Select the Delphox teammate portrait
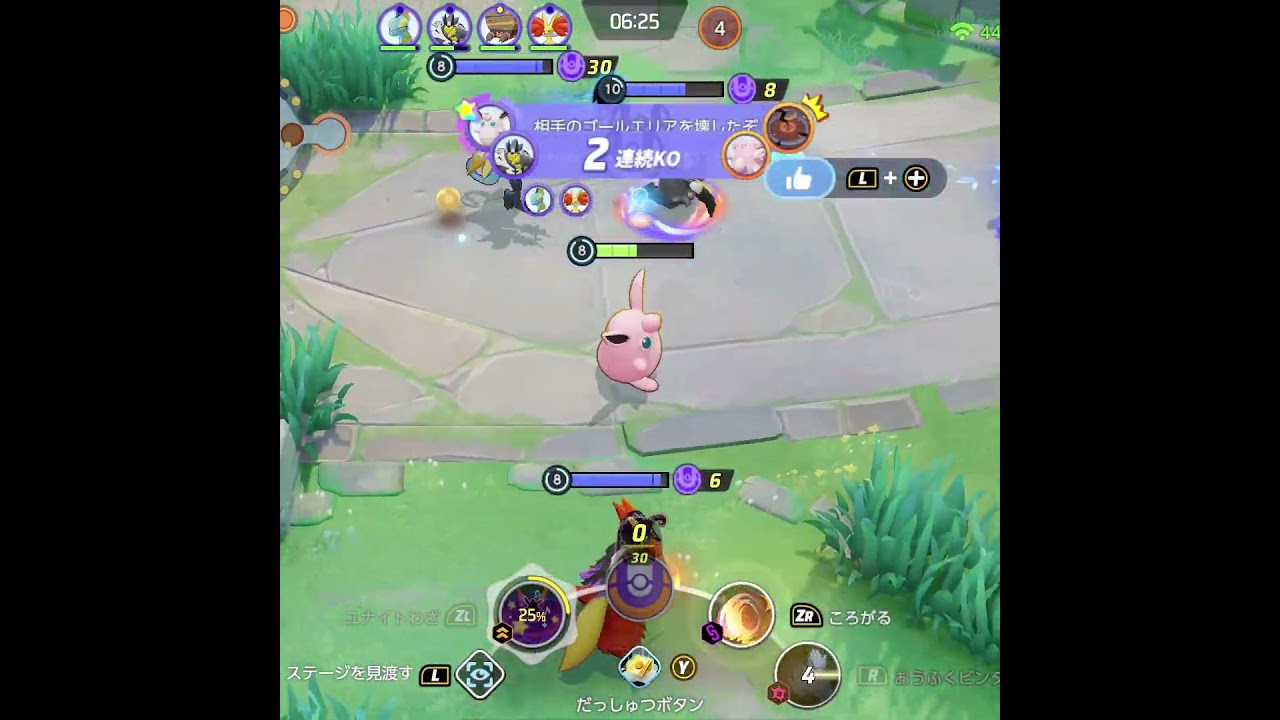The image size is (1280, 720). pos(548,26)
